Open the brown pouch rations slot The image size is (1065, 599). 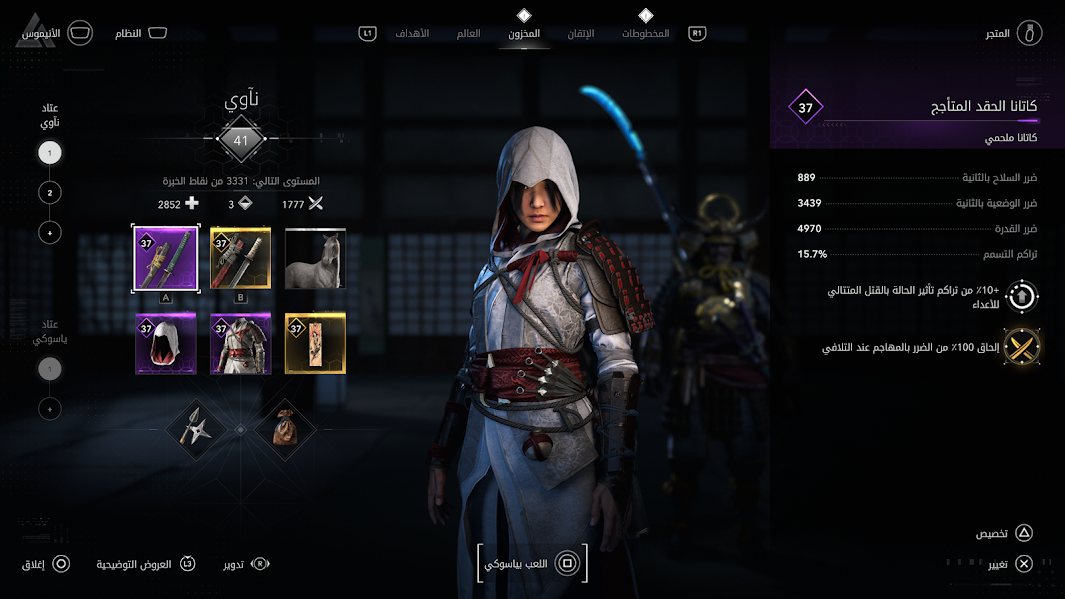[x=284, y=429]
